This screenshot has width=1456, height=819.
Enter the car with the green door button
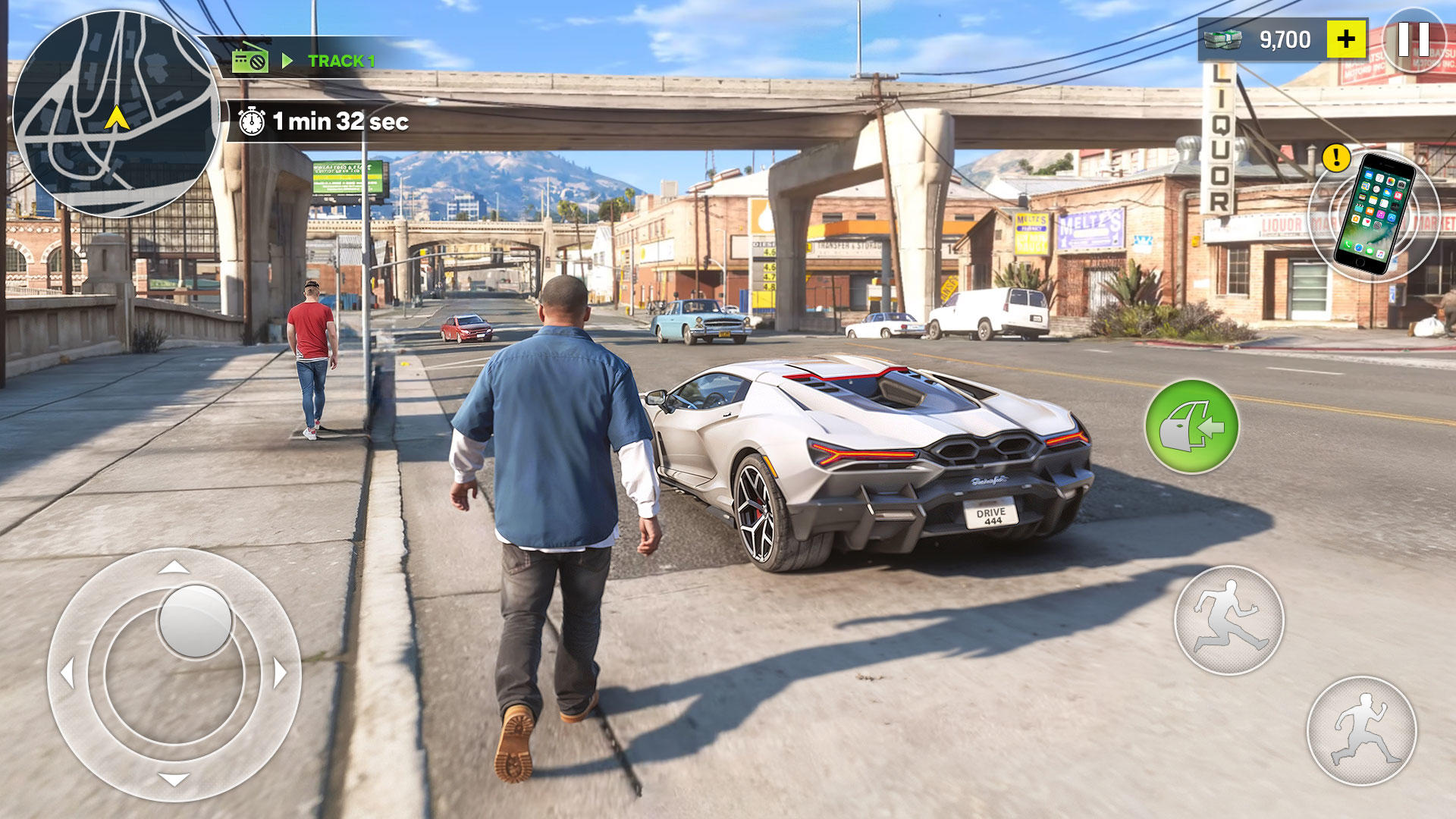pyautogui.click(x=1191, y=427)
